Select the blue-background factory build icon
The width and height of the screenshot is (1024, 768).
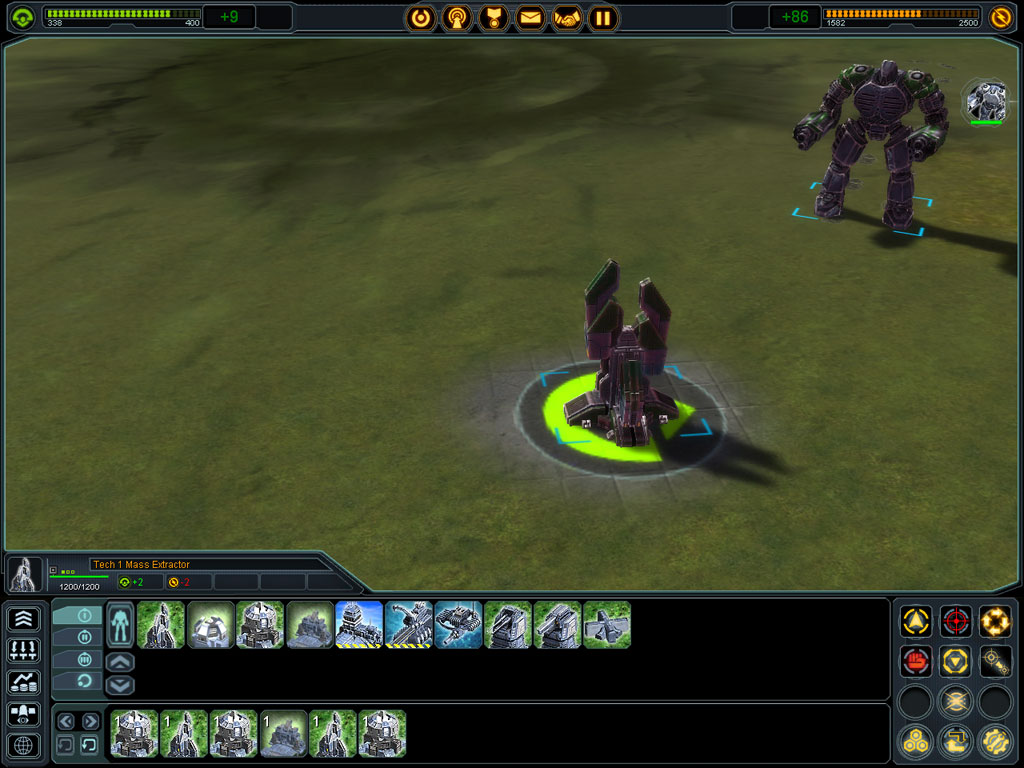coord(359,625)
